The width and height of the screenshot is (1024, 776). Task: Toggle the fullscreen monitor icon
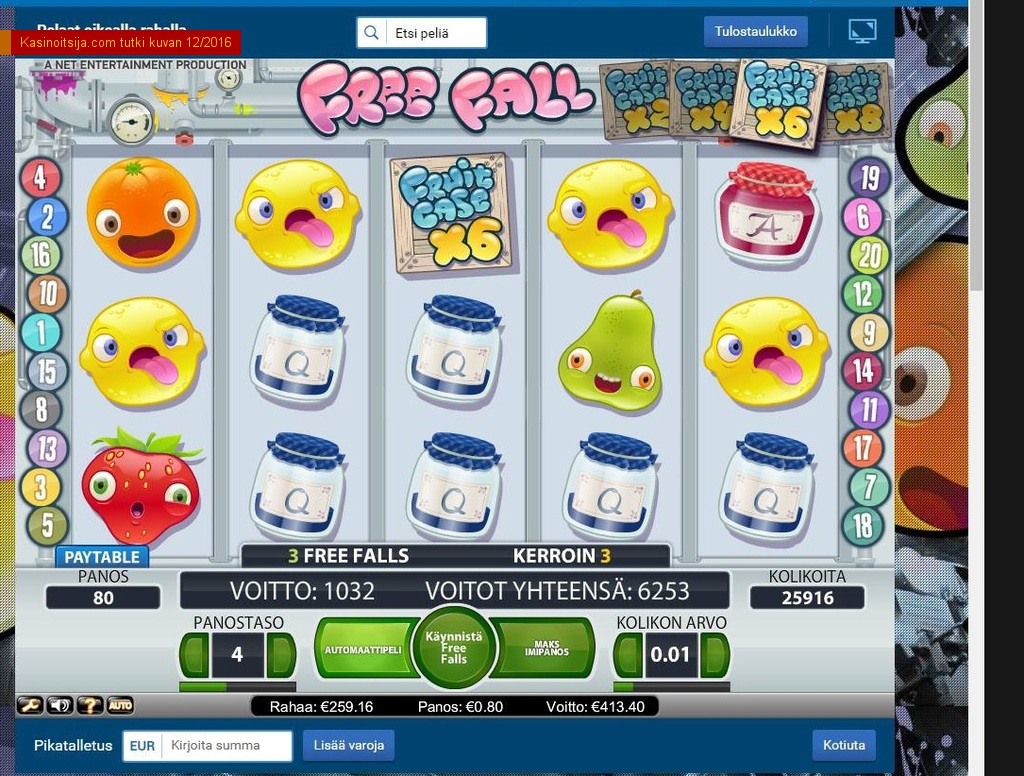pyautogui.click(x=861, y=31)
